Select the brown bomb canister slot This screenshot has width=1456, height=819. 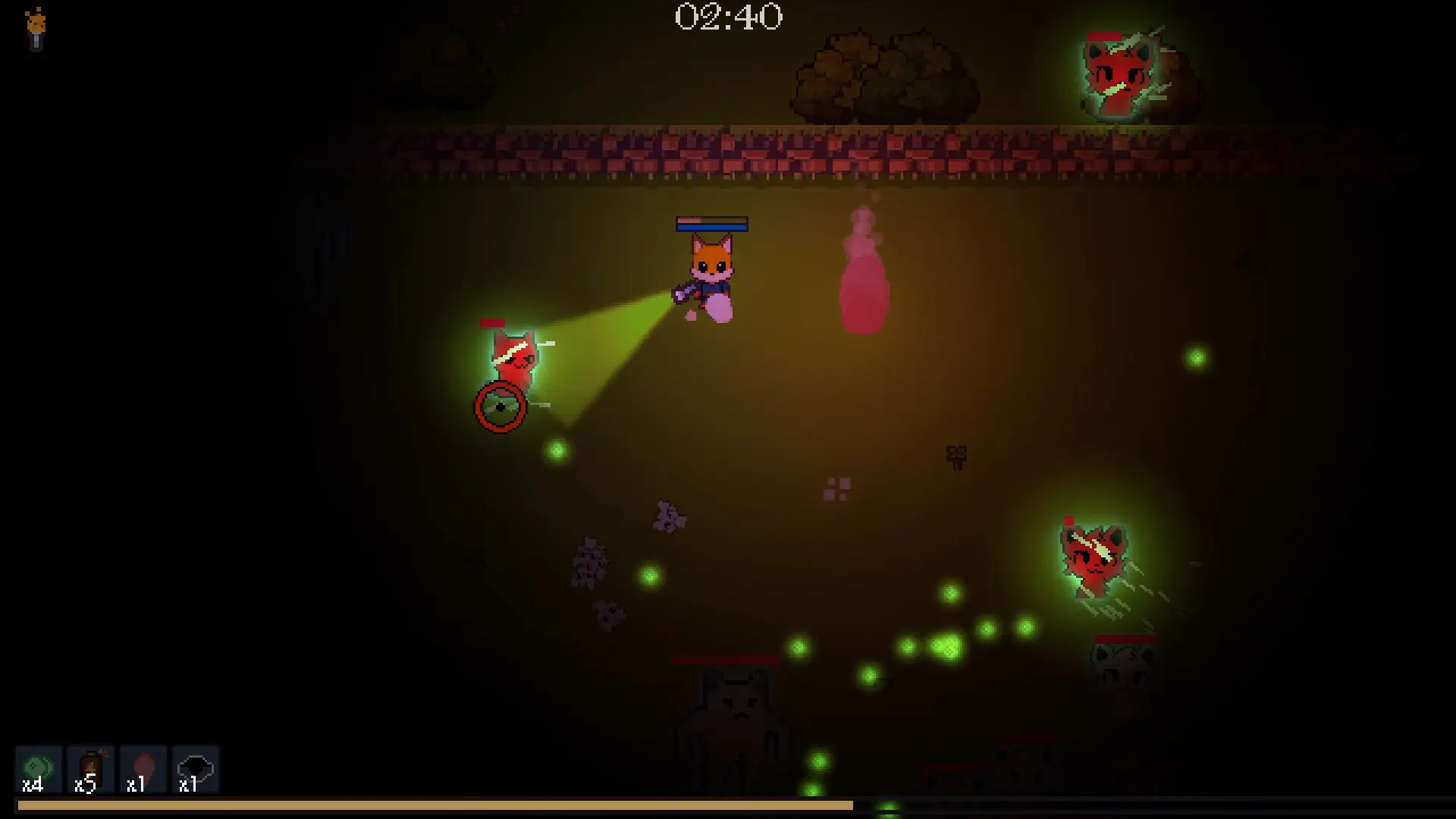point(90,769)
